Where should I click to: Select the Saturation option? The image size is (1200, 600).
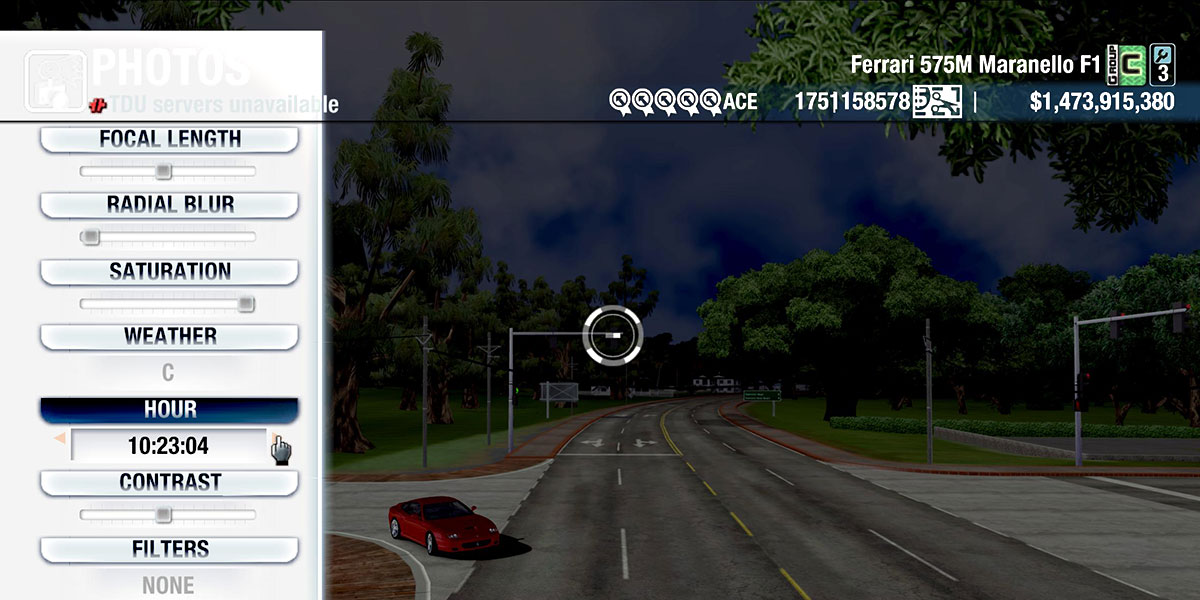tap(169, 272)
